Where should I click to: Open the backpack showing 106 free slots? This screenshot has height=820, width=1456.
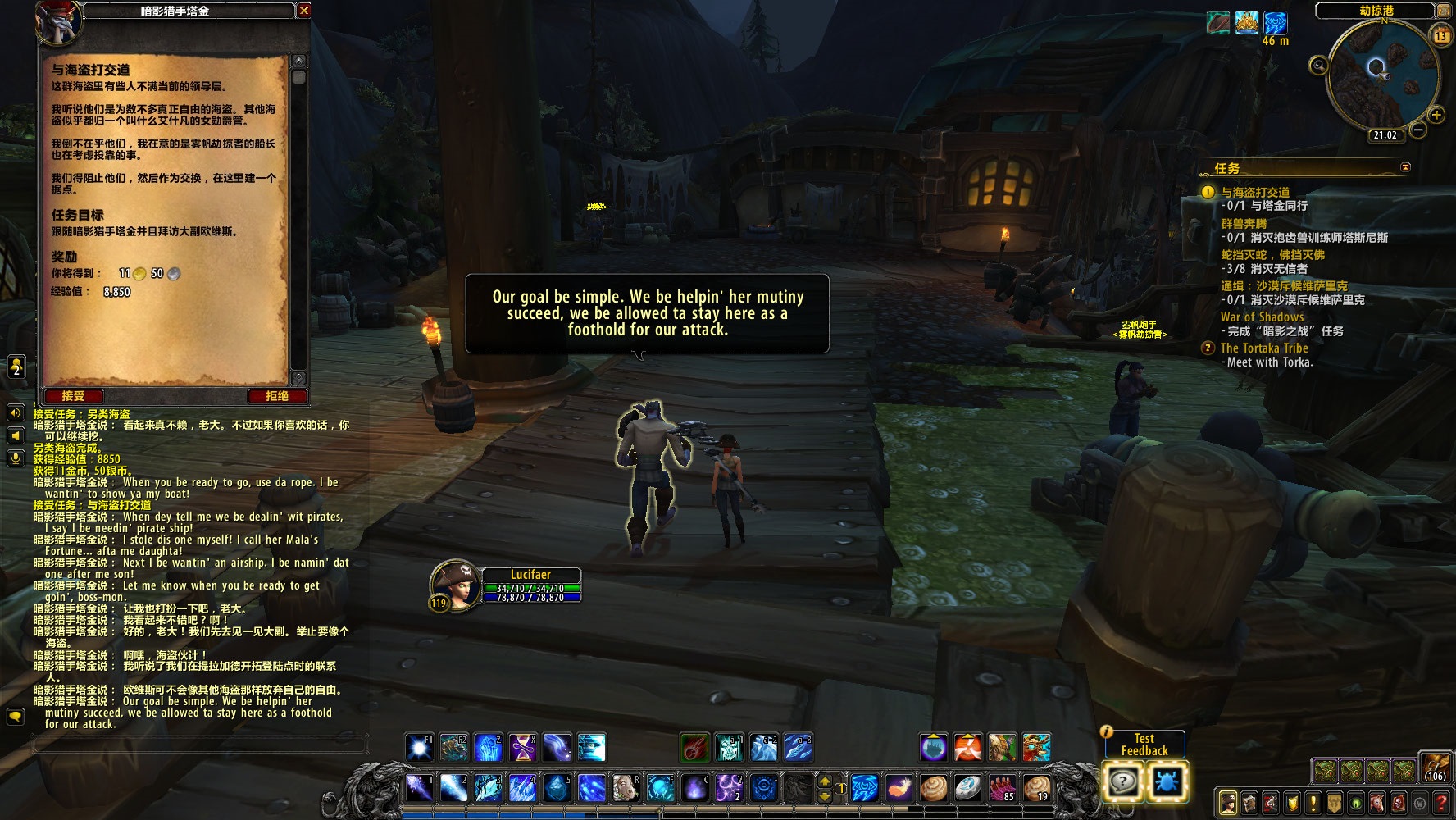1435,767
